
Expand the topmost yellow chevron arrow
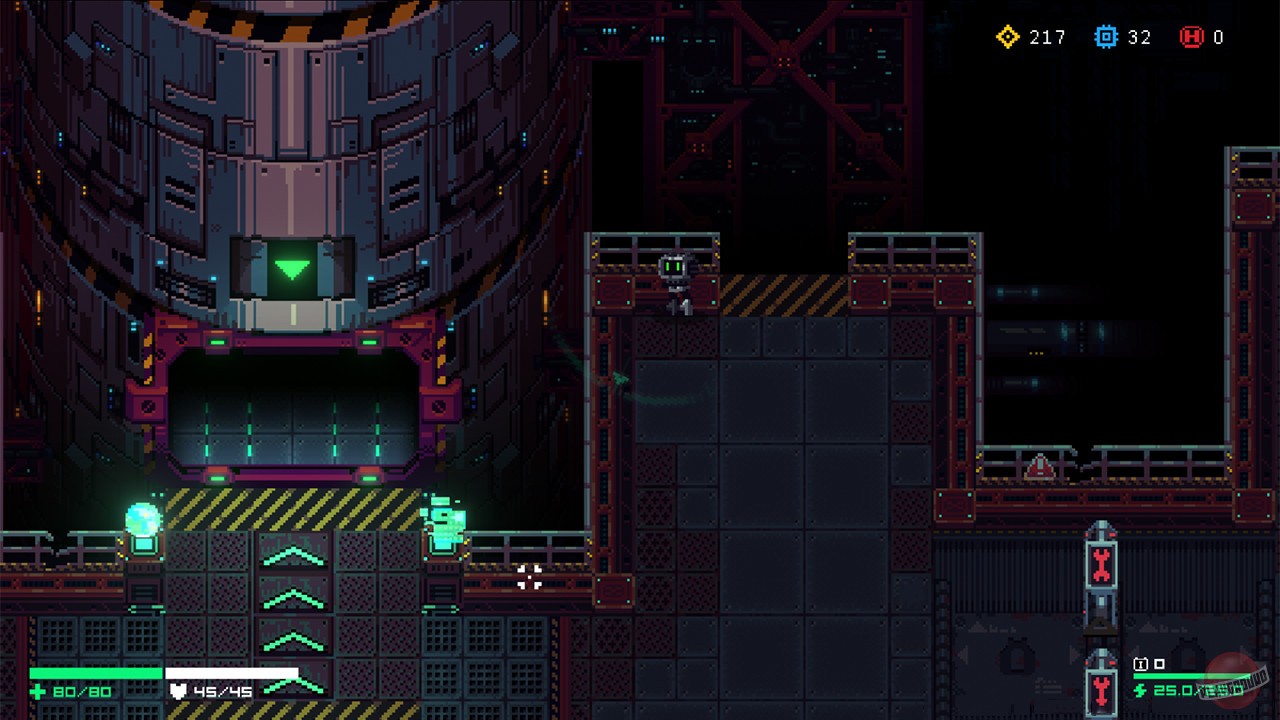292,557
